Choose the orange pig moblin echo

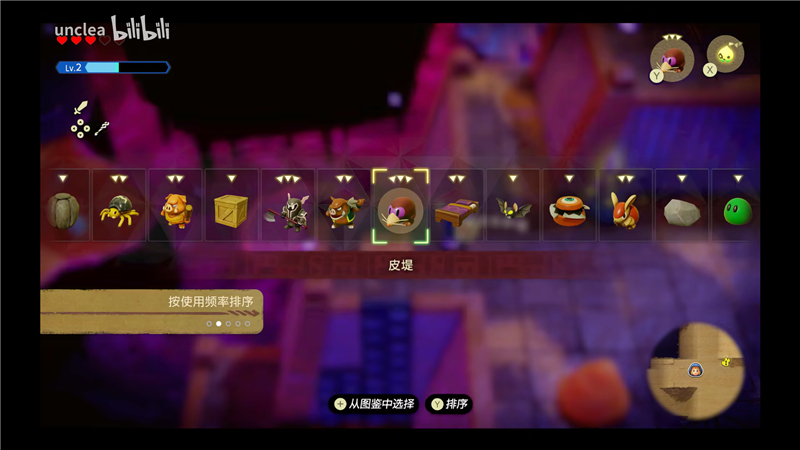coord(176,210)
